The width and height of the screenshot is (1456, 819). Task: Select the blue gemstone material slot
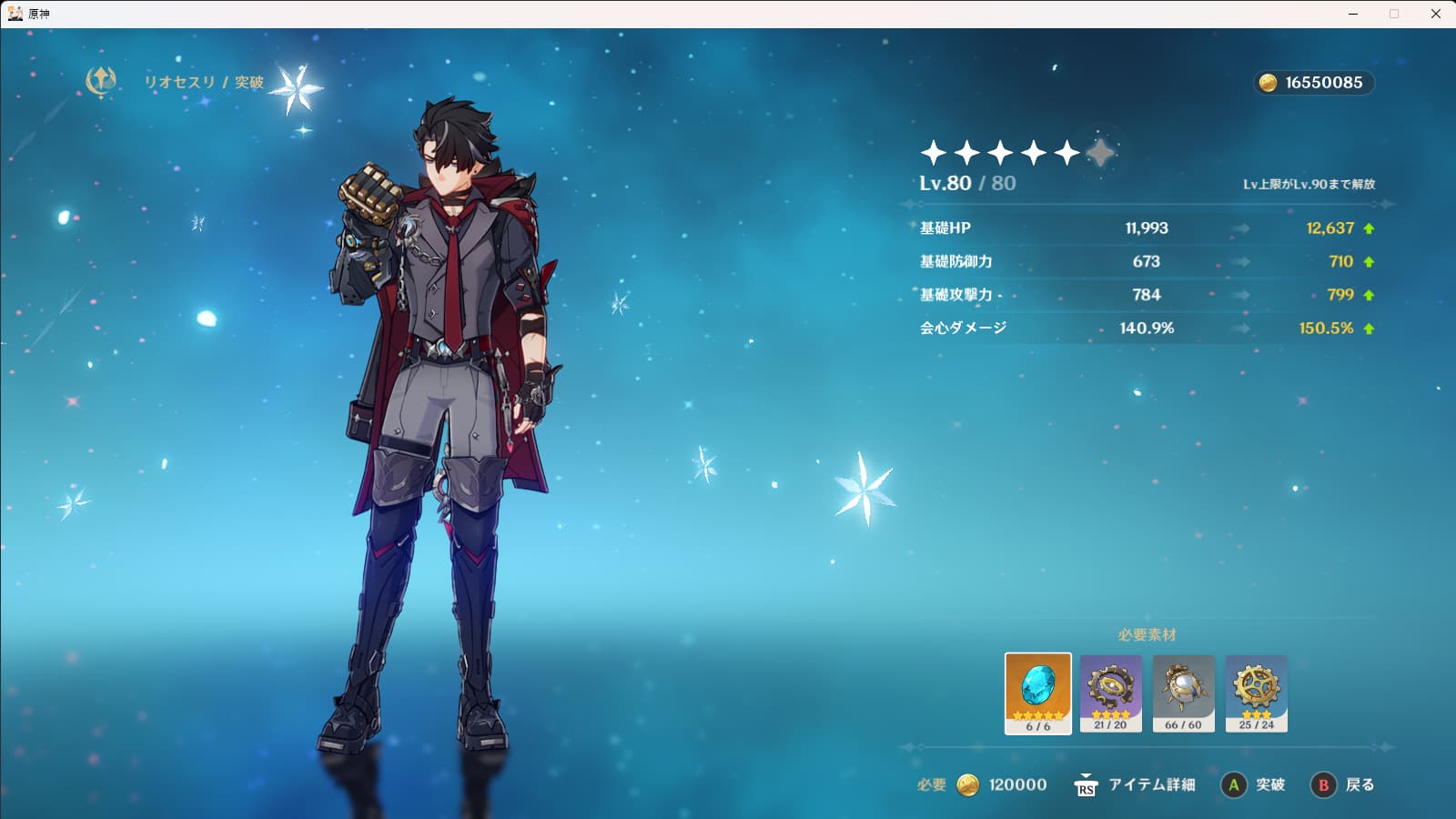1037,693
